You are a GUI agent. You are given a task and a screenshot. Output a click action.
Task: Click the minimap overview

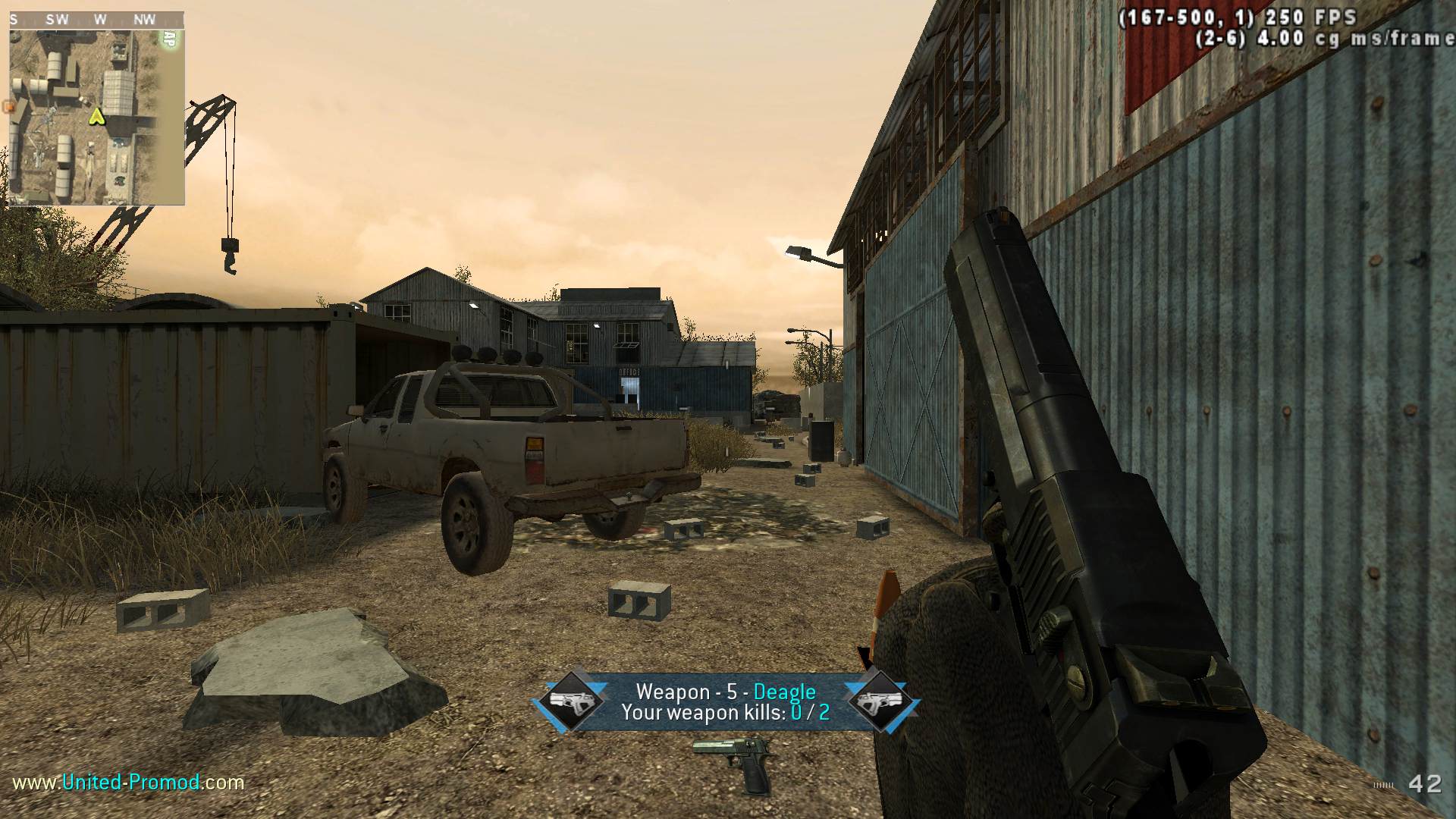coord(96,115)
